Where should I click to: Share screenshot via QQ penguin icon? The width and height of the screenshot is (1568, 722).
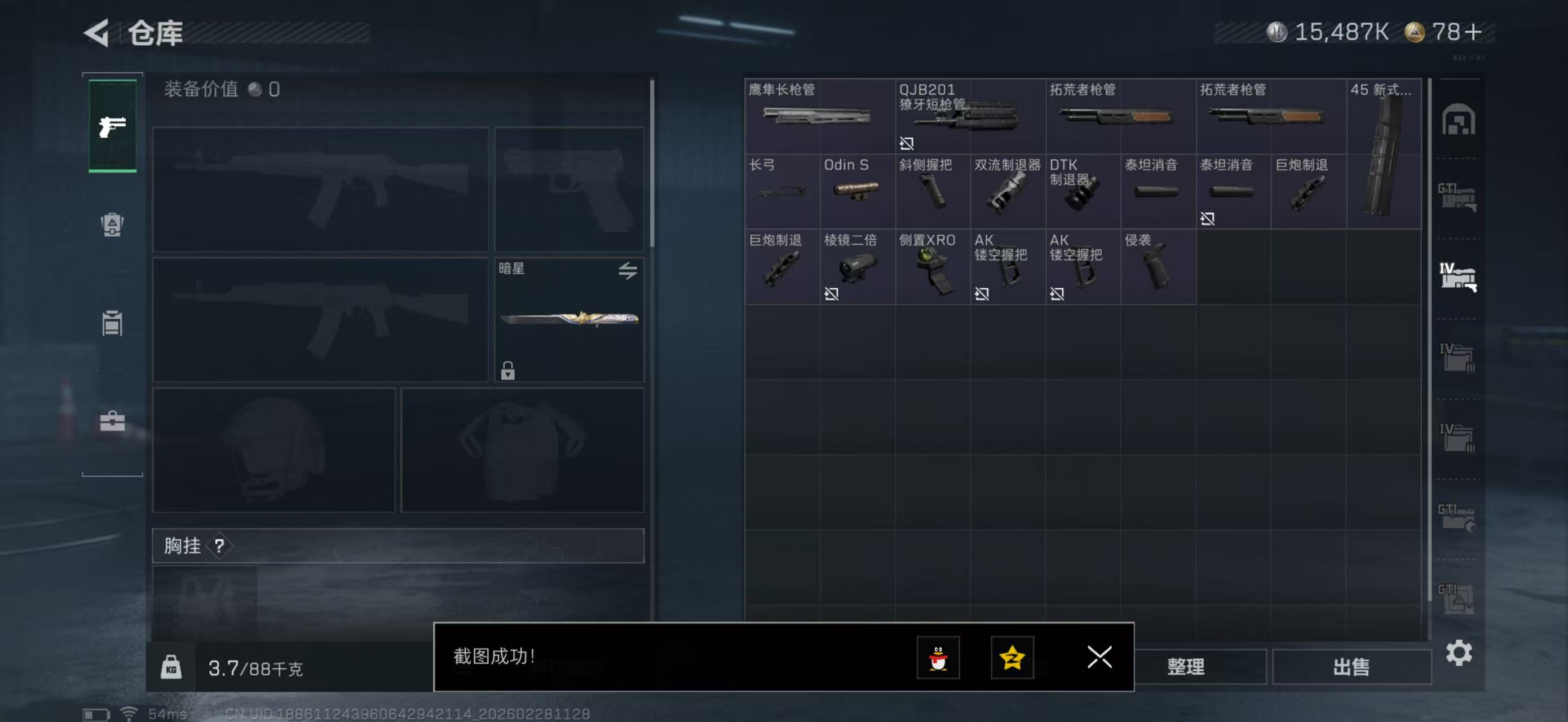click(x=938, y=659)
